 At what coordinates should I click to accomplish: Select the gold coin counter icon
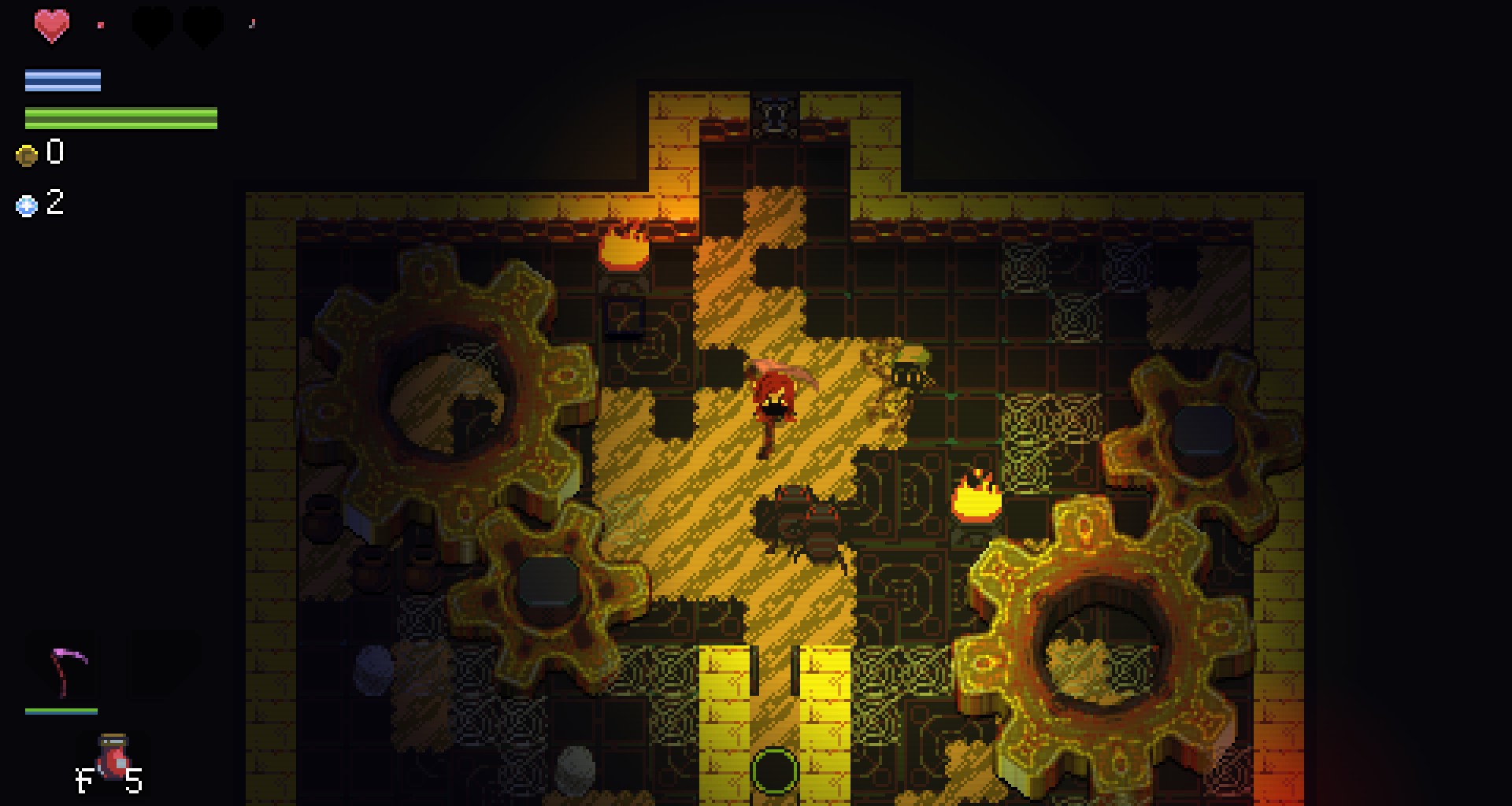(x=26, y=154)
